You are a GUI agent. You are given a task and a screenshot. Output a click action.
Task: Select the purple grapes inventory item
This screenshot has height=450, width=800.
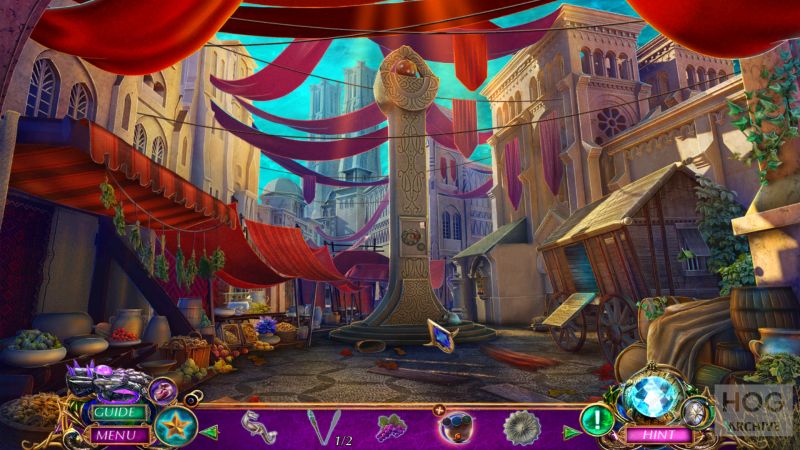(390, 428)
